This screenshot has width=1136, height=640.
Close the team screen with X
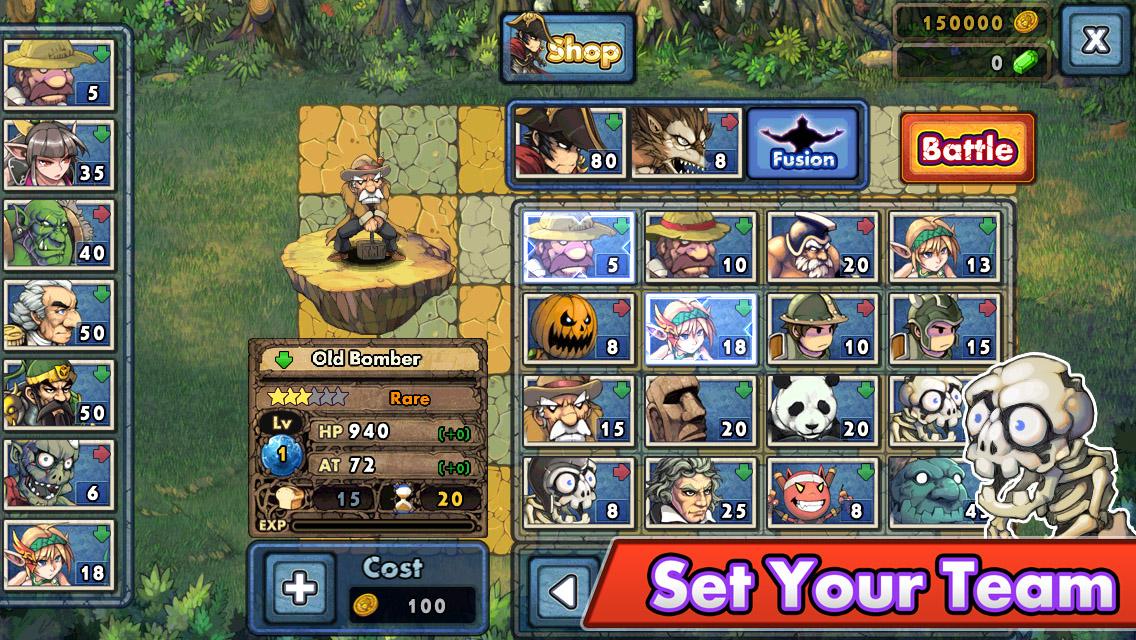tap(1096, 40)
